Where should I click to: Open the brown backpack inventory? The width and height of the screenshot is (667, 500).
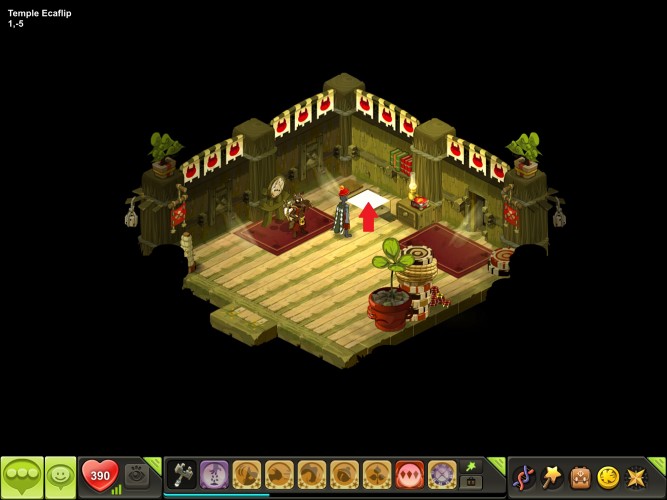(x=580, y=477)
